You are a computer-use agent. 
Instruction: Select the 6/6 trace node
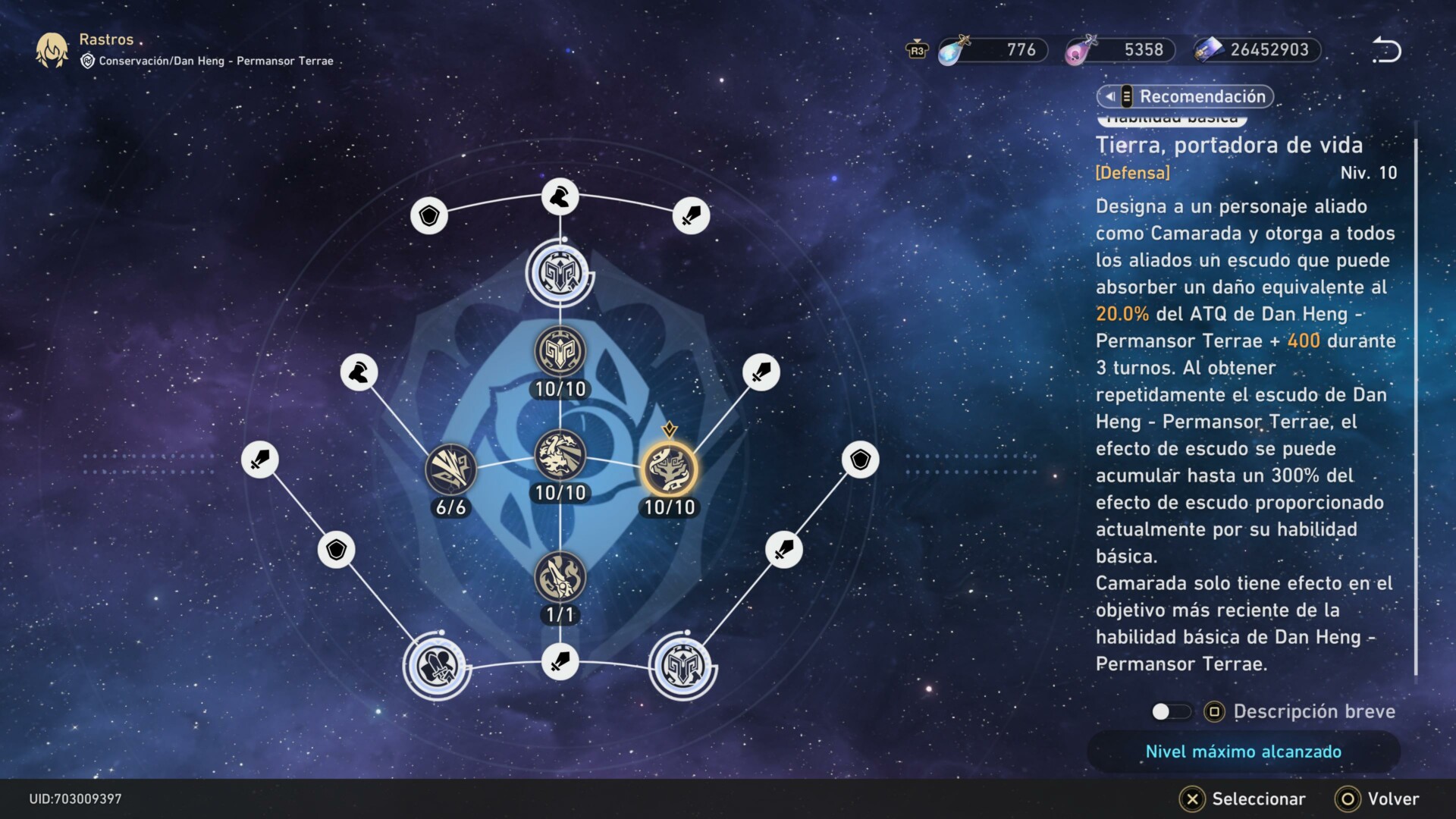tap(450, 469)
